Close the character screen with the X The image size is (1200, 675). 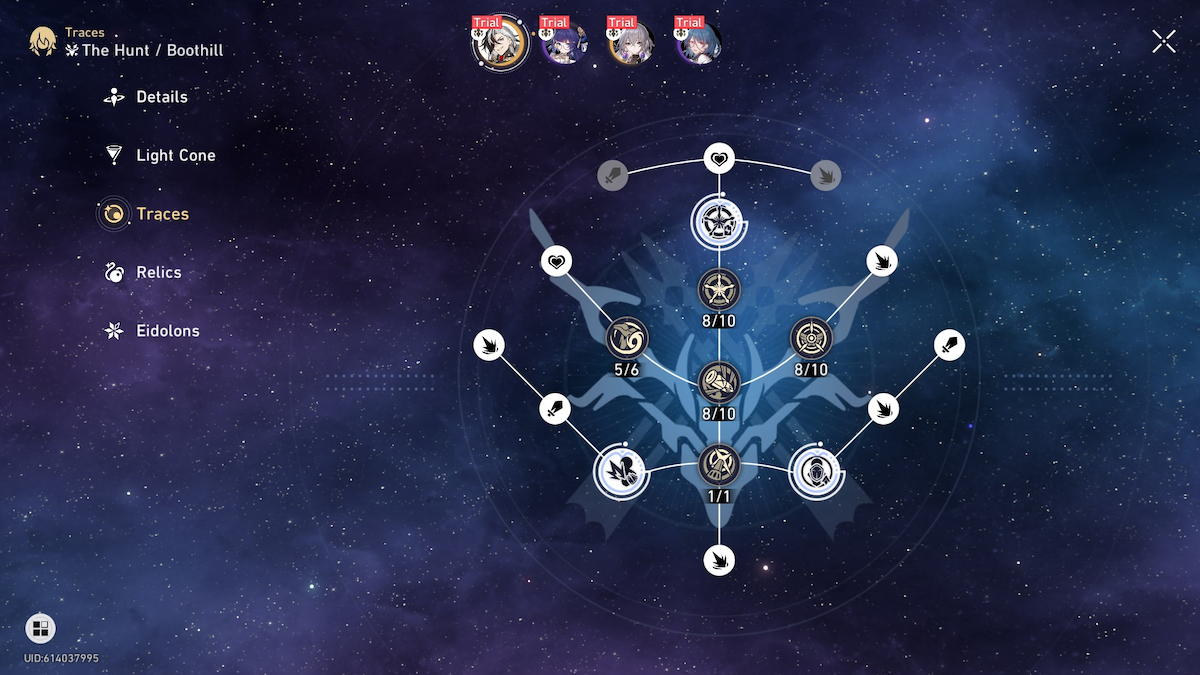1164,41
